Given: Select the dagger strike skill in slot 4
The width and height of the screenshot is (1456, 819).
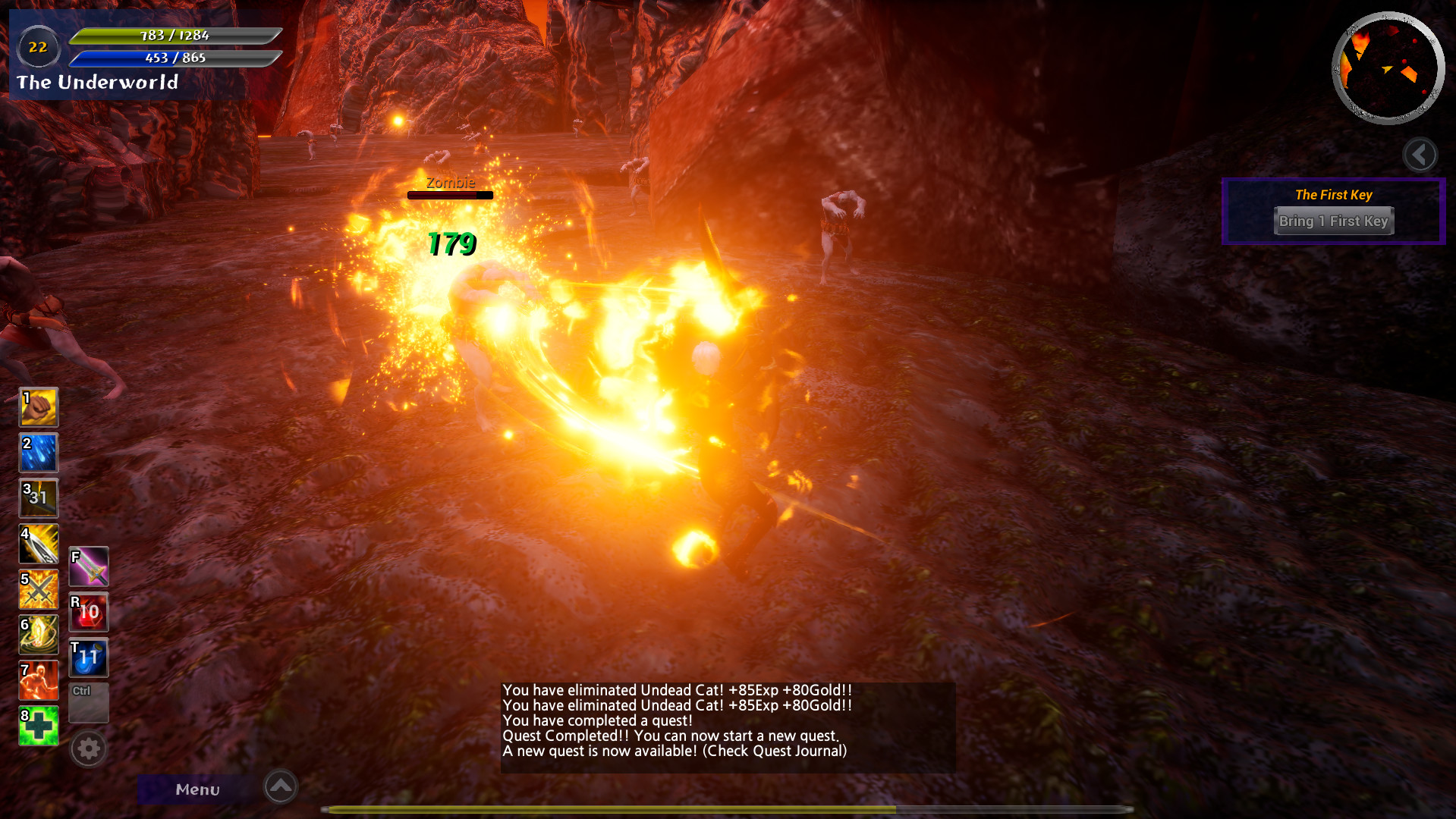Looking at the screenshot, I should pyautogui.click(x=38, y=544).
